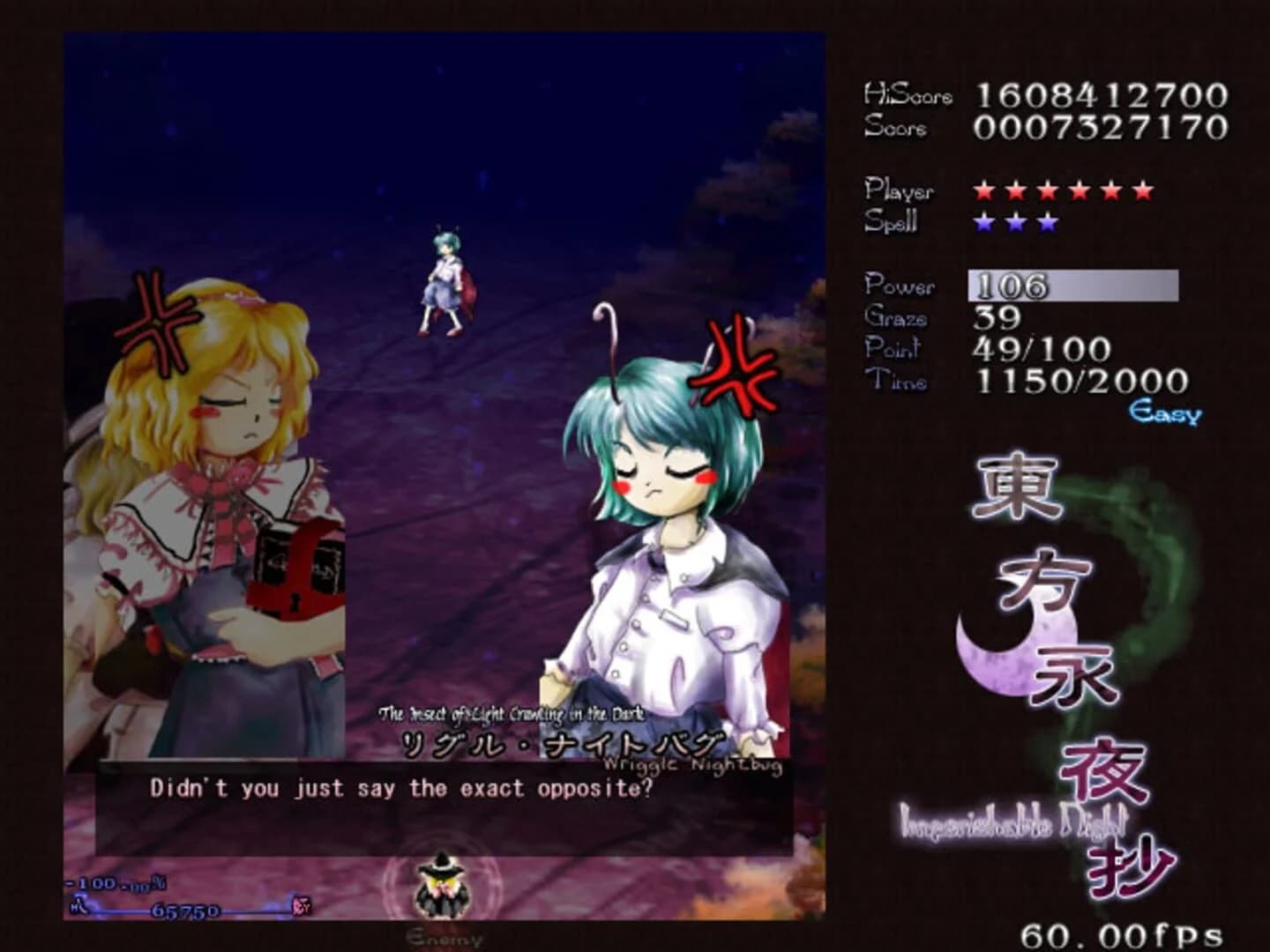This screenshot has height=952, width=1270.
Task: Toggle the third purple Spell star
Action: click(1046, 223)
